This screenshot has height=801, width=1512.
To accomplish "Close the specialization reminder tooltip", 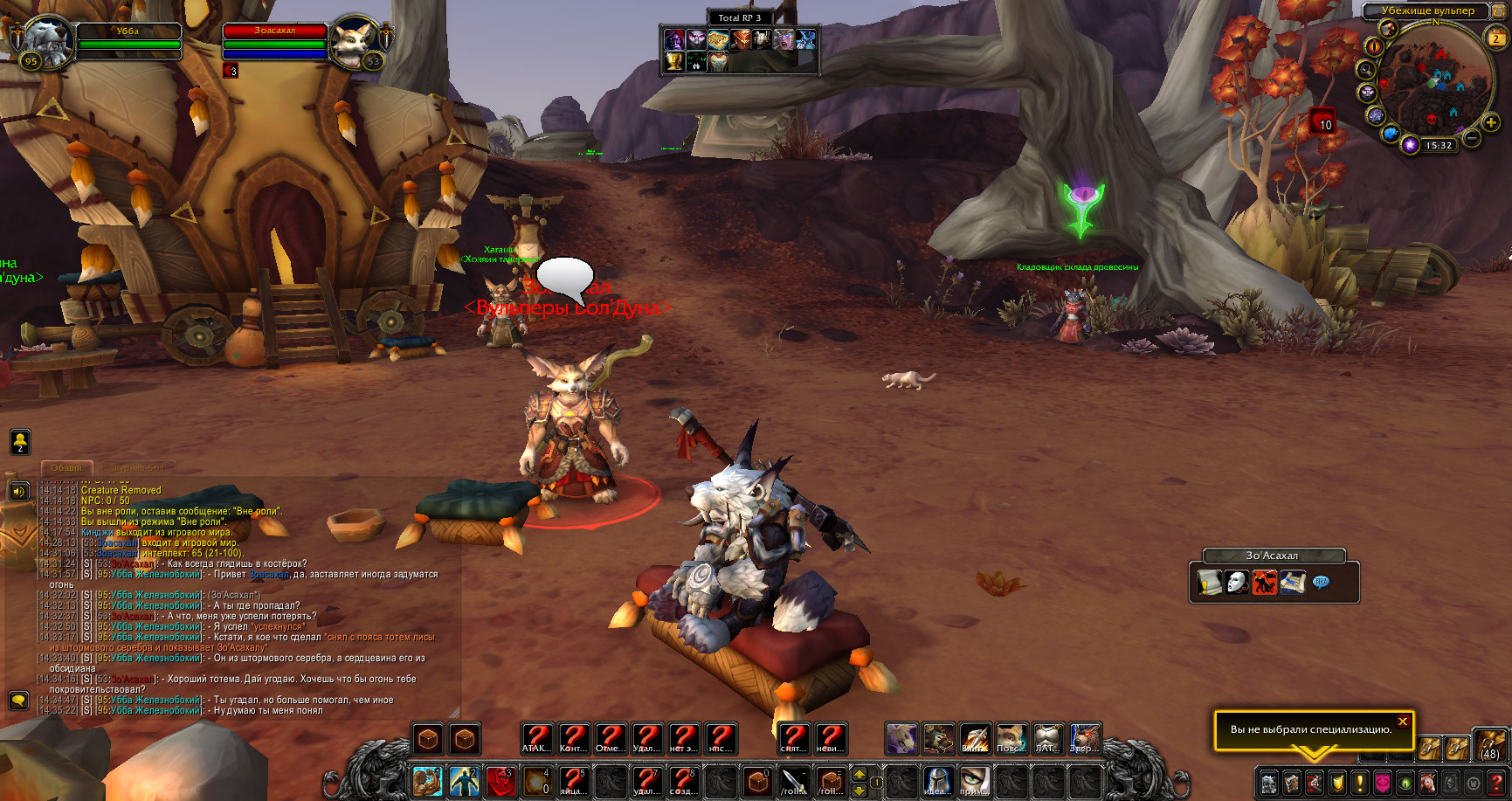I will [1402, 722].
